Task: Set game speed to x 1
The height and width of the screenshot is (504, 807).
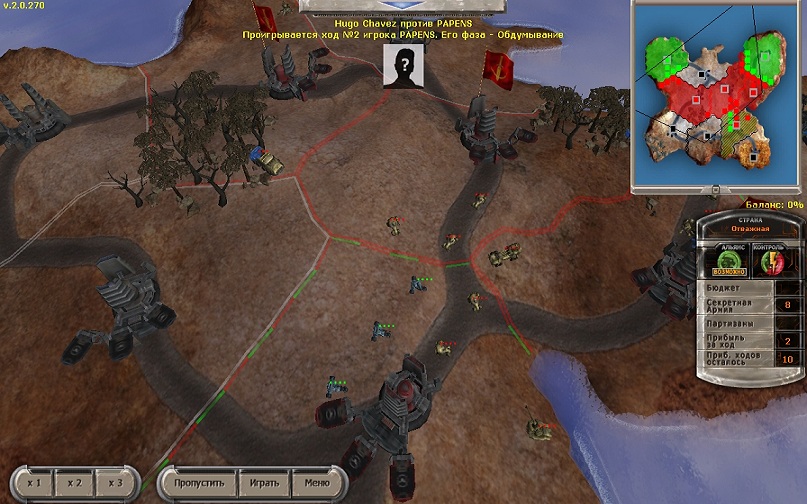Action: pos(33,483)
